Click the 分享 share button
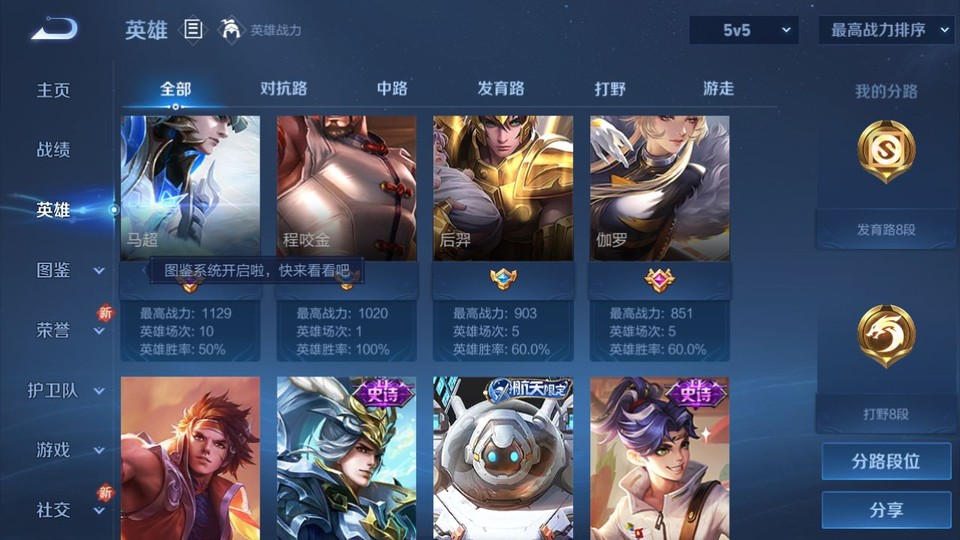 886,510
